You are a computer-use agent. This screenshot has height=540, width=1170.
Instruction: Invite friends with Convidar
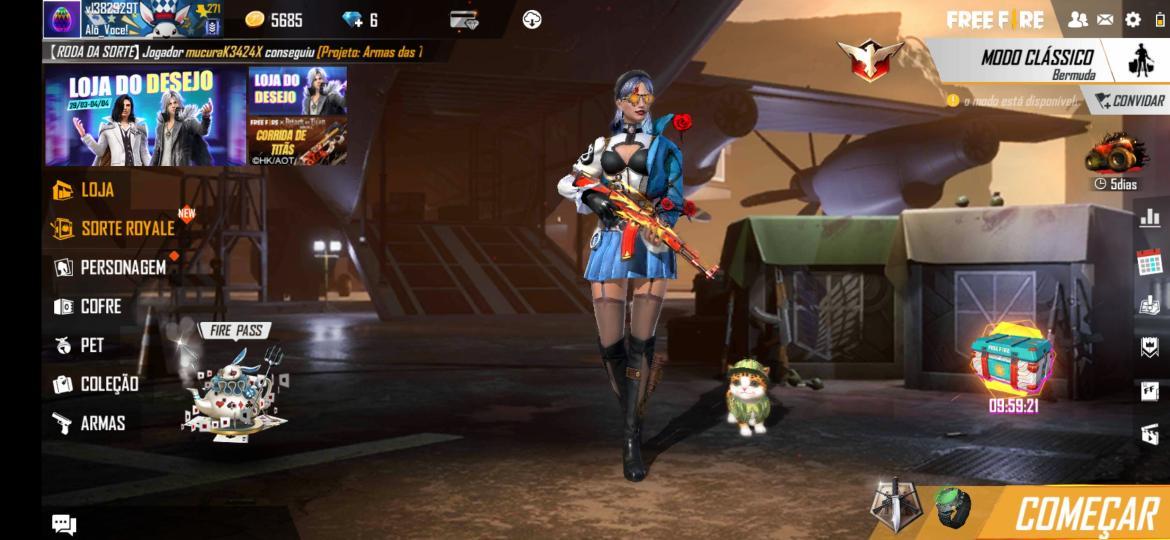[1129, 101]
